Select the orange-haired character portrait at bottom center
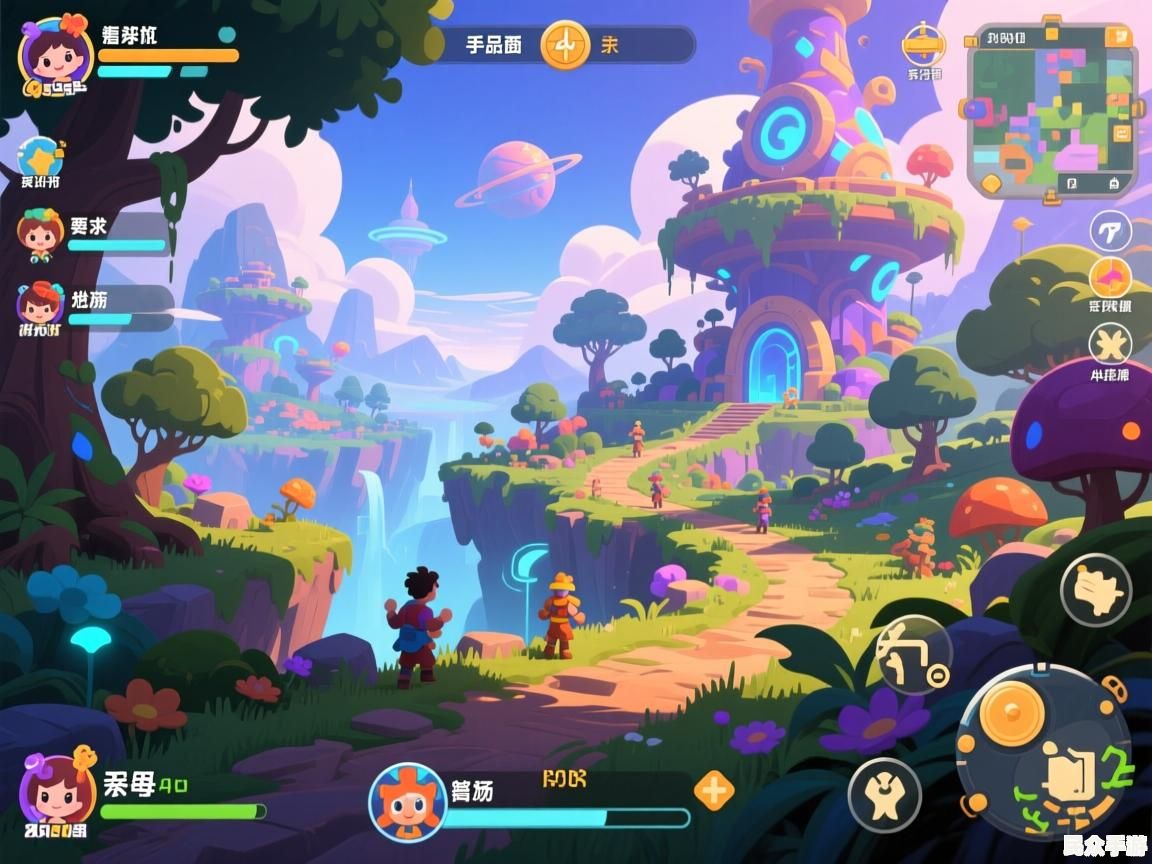The width and height of the screenshot is (1152, 864). click(407, 801)
